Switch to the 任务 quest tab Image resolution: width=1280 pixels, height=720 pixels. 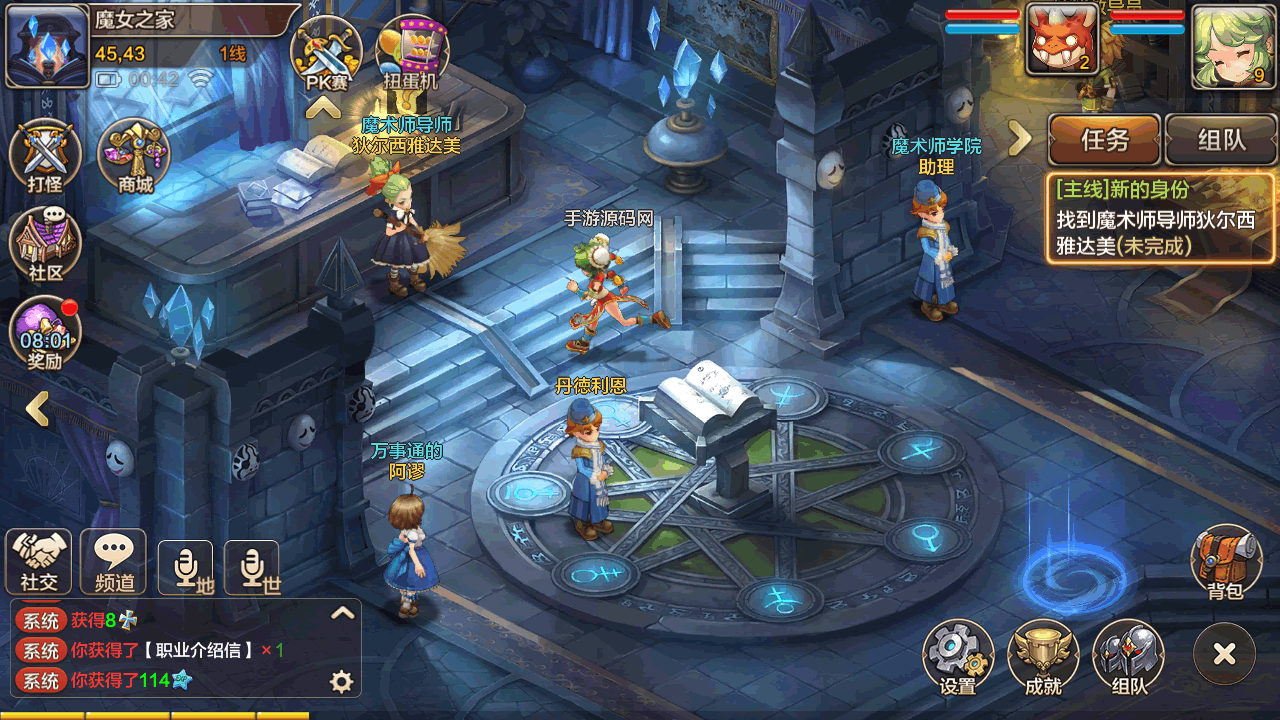[x=1104, y=140]
